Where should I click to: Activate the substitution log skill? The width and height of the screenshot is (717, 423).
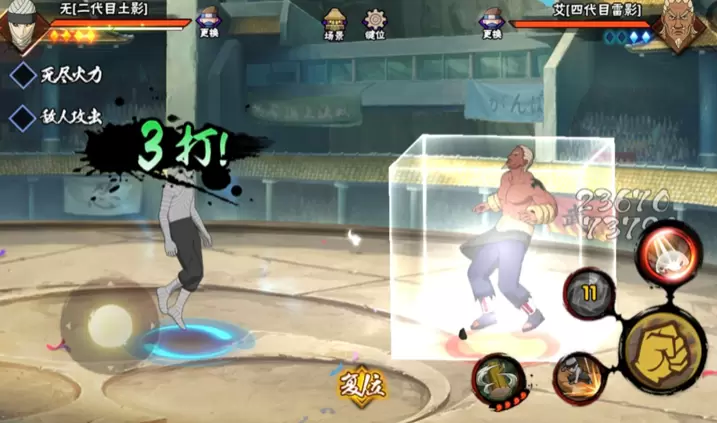click(x=499, y=379)
